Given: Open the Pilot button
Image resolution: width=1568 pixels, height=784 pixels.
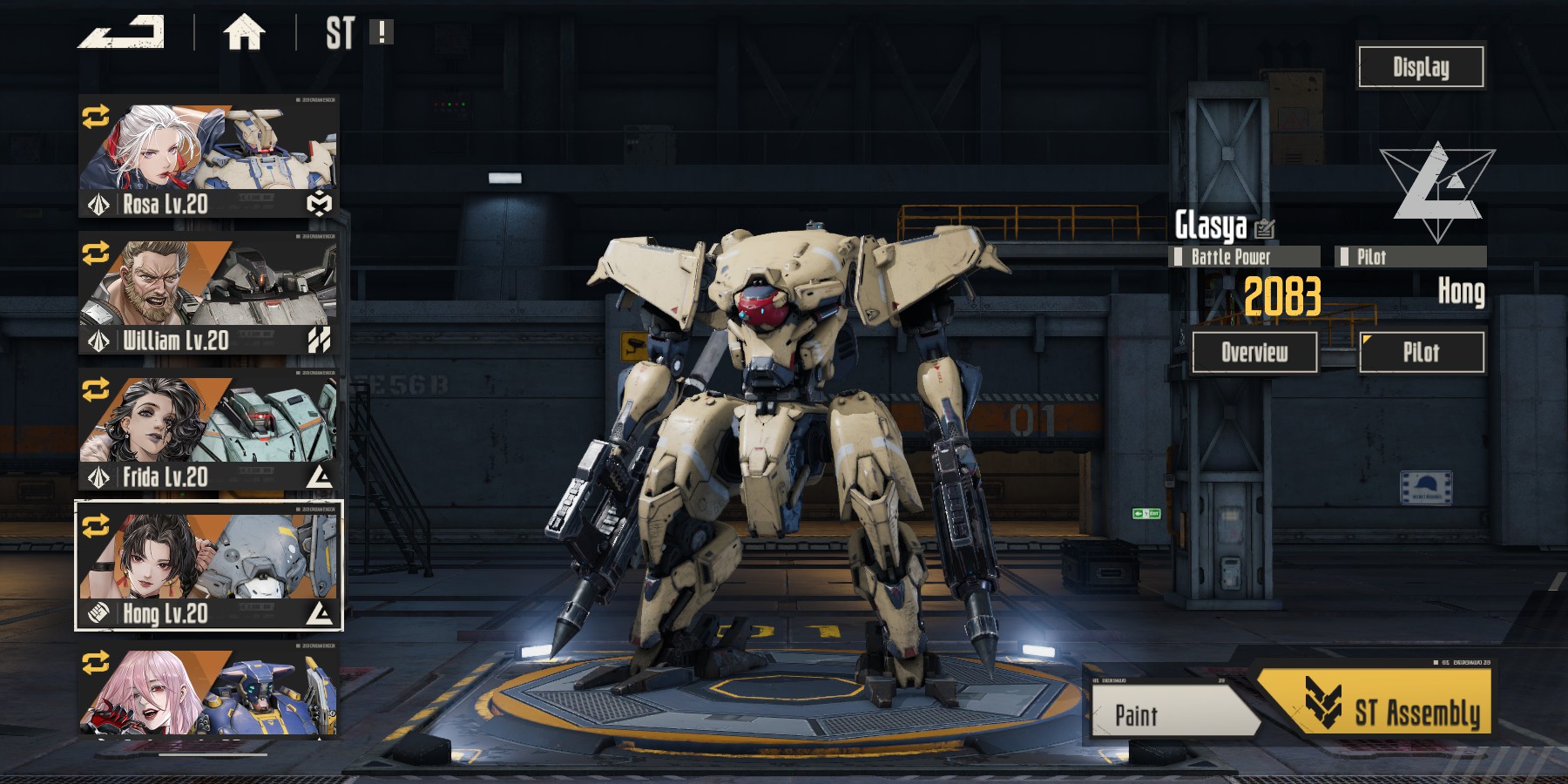Looking at the screenshot, I should tap(1422, 352).
